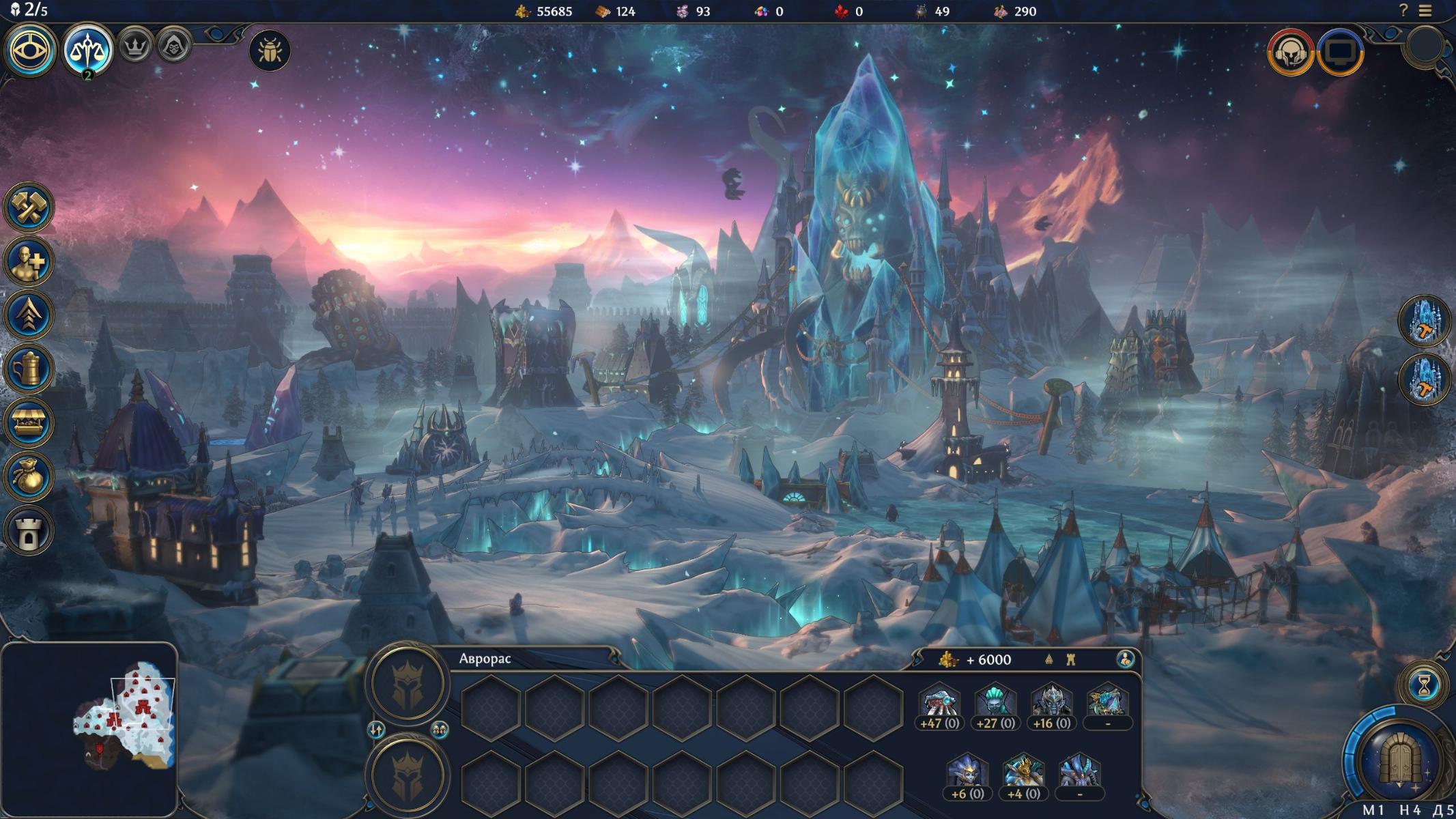Click the crown icon
This screenshot has height=819, width=1456.
point(135,46)
